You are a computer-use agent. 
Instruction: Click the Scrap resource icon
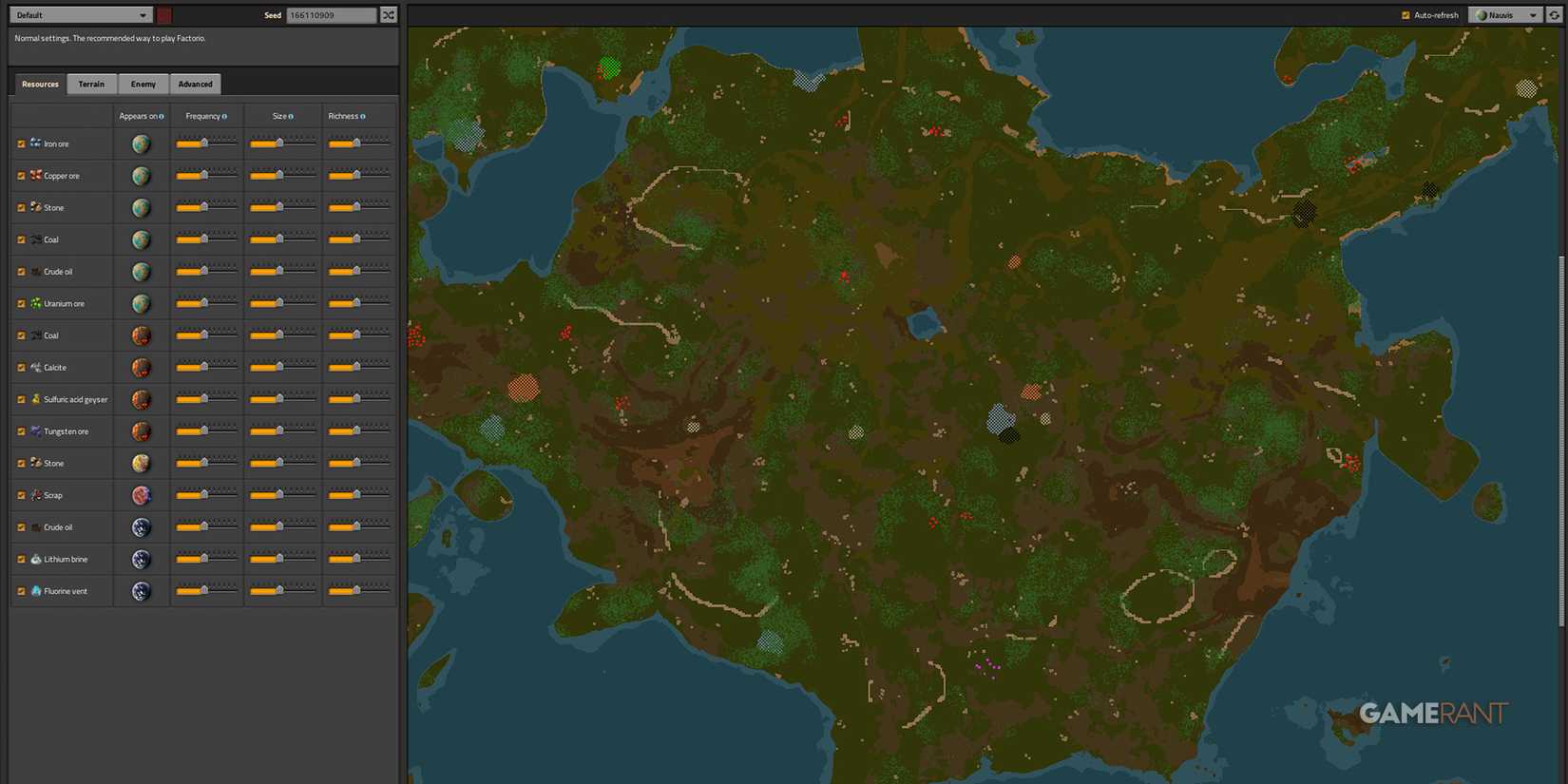click(35, 495)
